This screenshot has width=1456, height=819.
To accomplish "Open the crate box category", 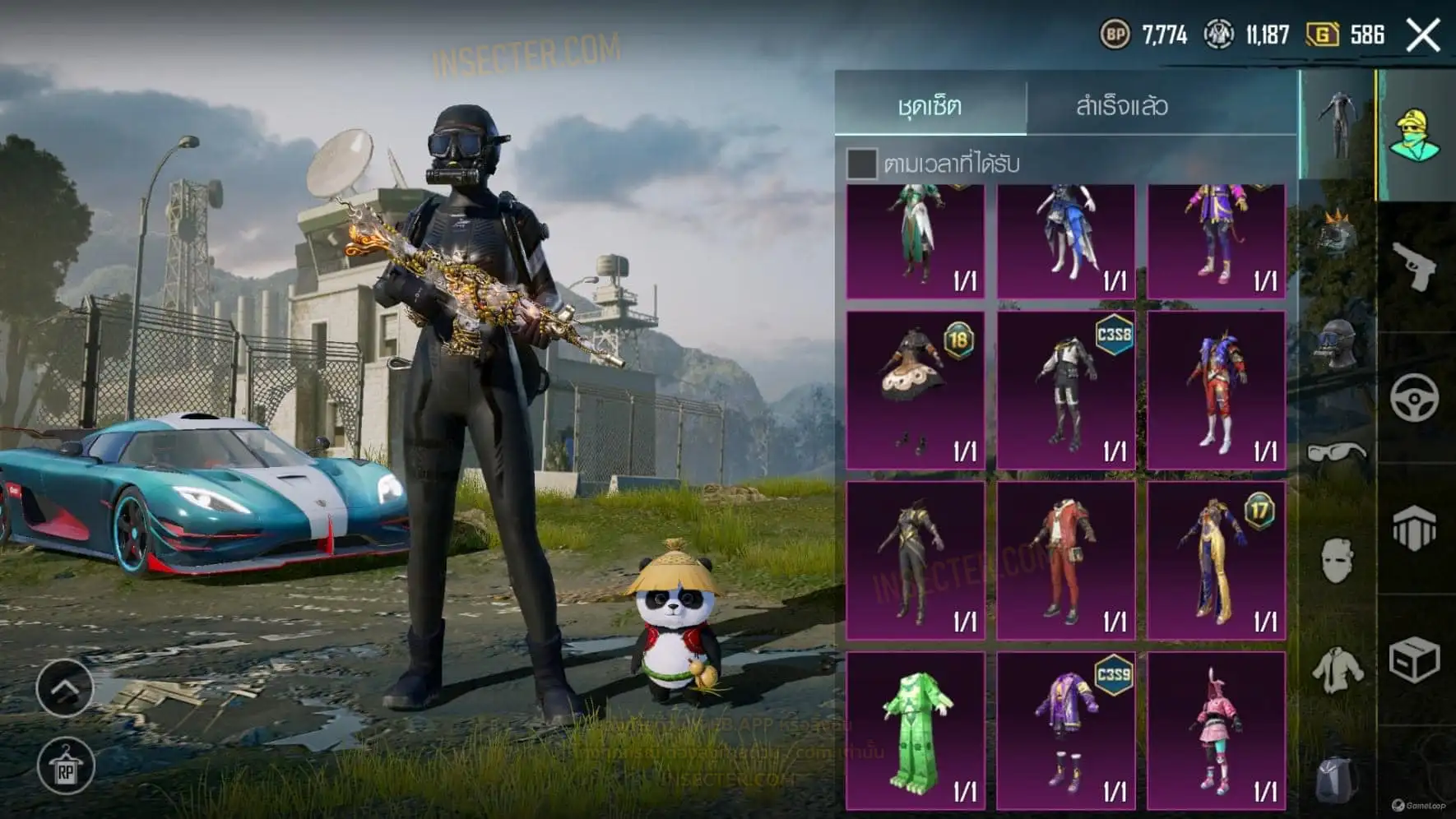I will [x=1415, y=659].
